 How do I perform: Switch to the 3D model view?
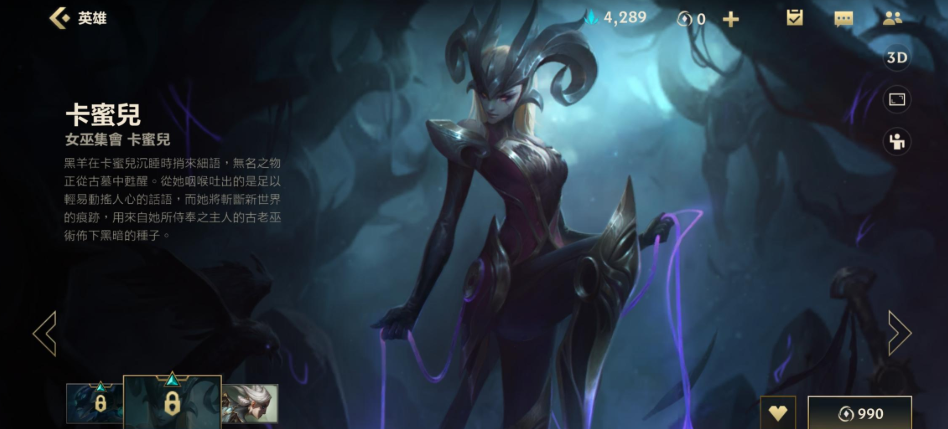click(897, 58)
